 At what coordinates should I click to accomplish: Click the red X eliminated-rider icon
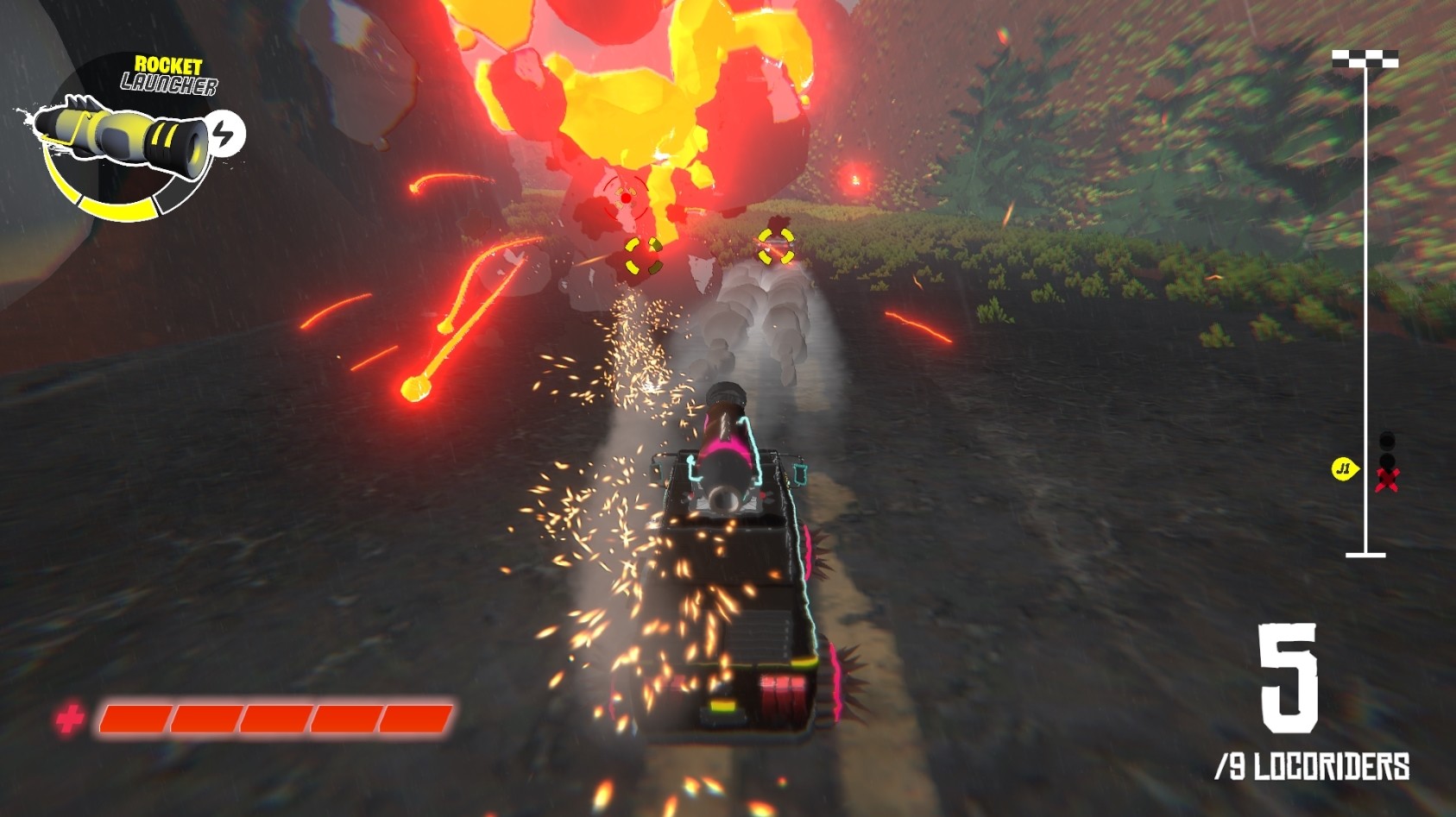[x=1387, y=480]
